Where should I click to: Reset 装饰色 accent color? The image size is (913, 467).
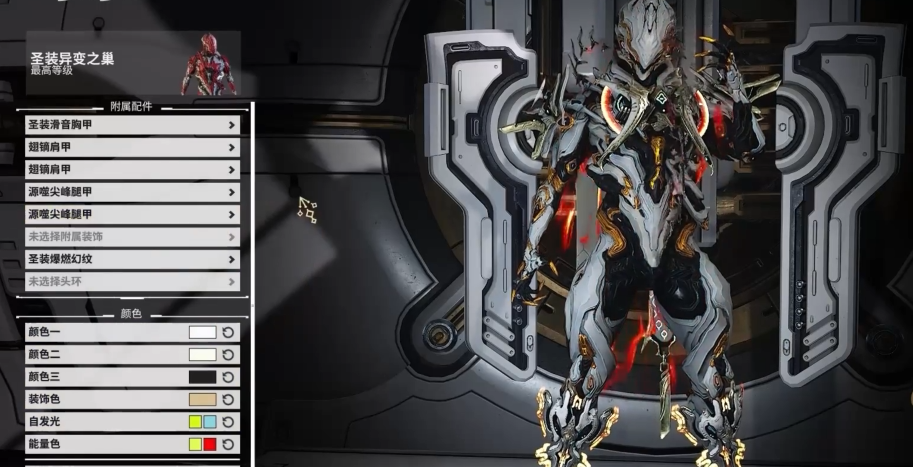click(228, 399)
